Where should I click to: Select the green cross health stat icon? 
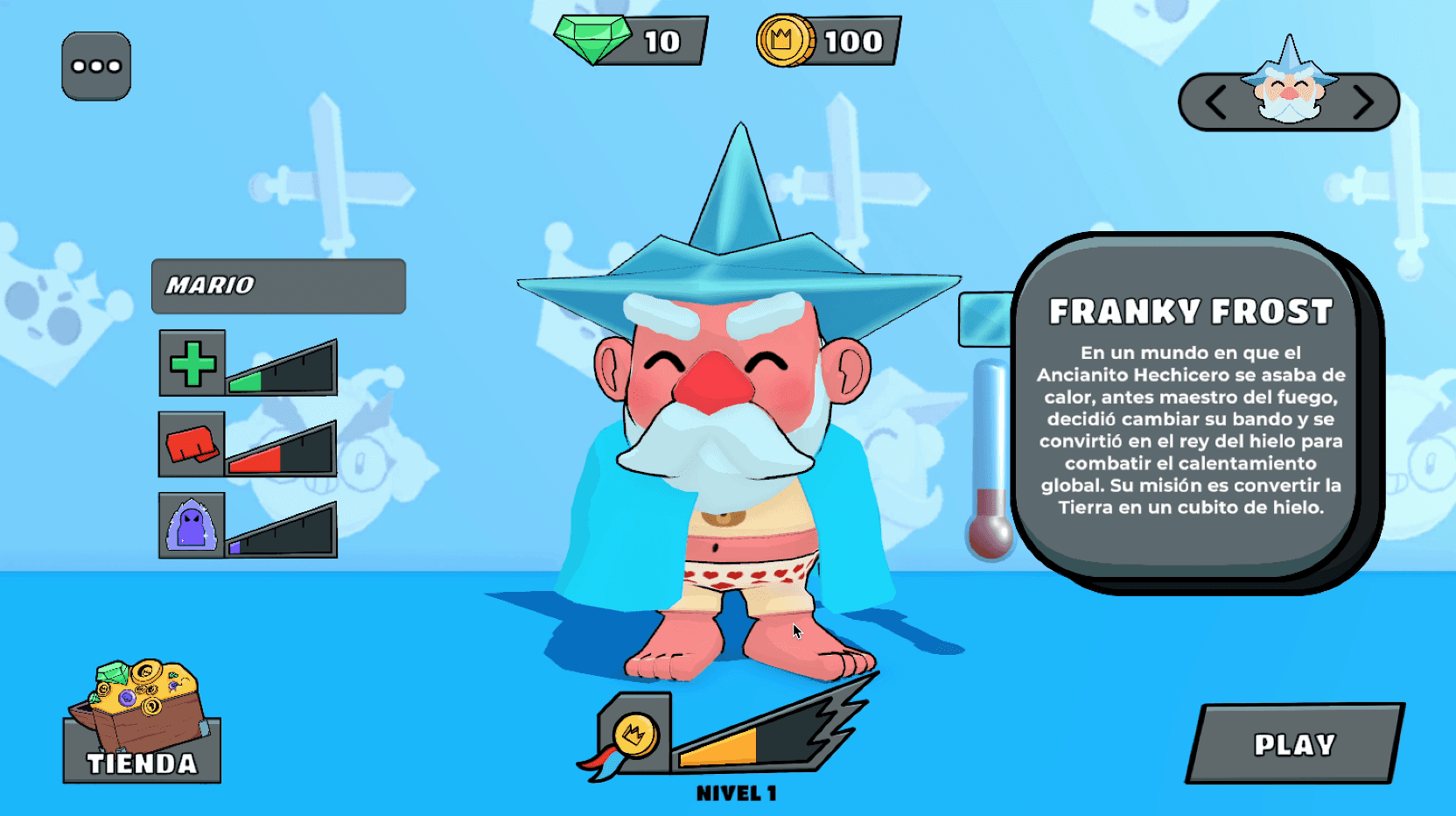click(x=192, y=363)
